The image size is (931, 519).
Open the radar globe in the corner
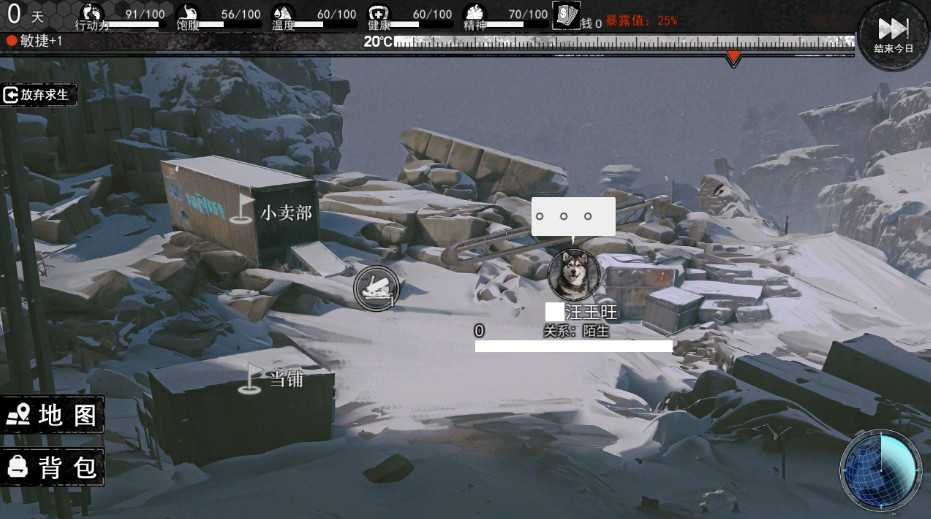pyautogui.click(x=880, y=470)
